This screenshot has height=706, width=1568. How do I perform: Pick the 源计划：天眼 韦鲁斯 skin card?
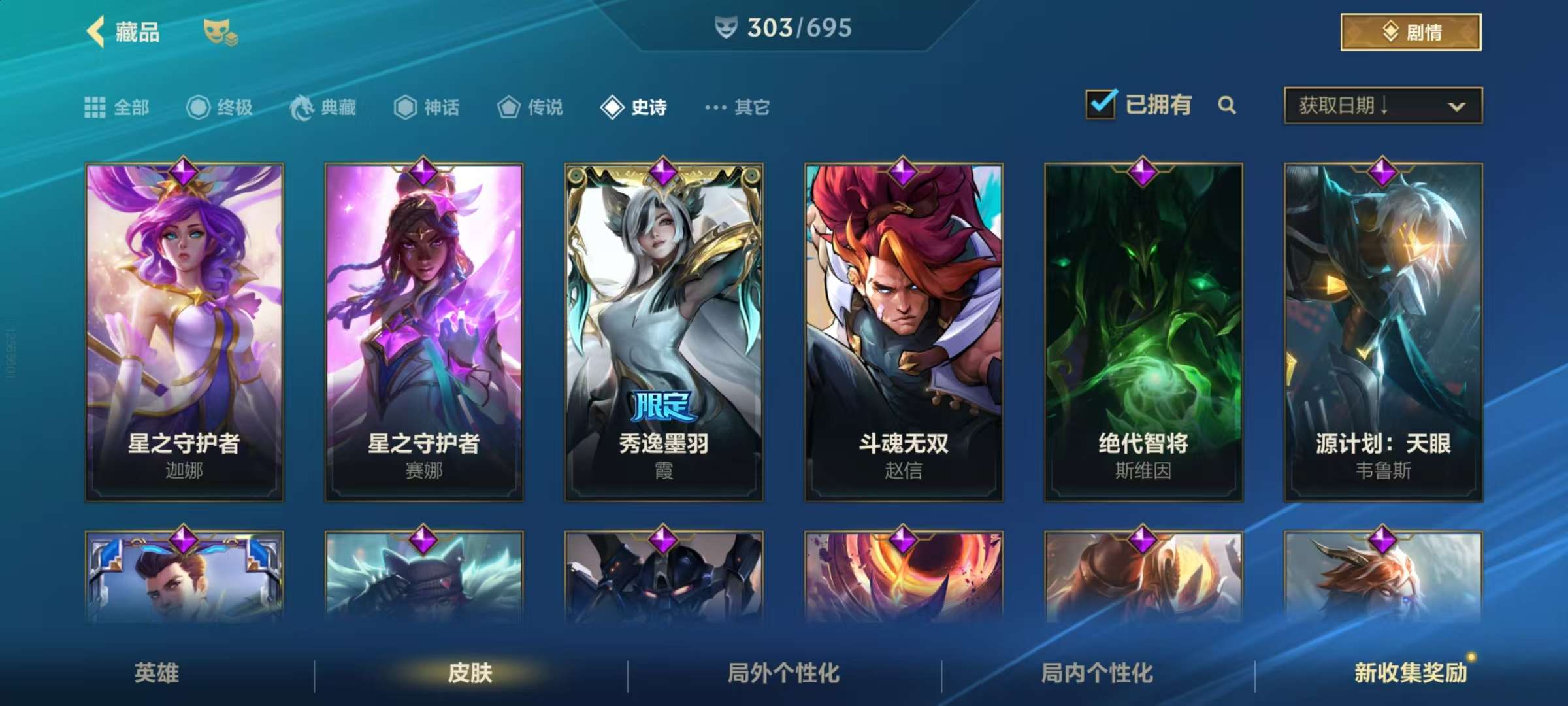coord(1383,332)
